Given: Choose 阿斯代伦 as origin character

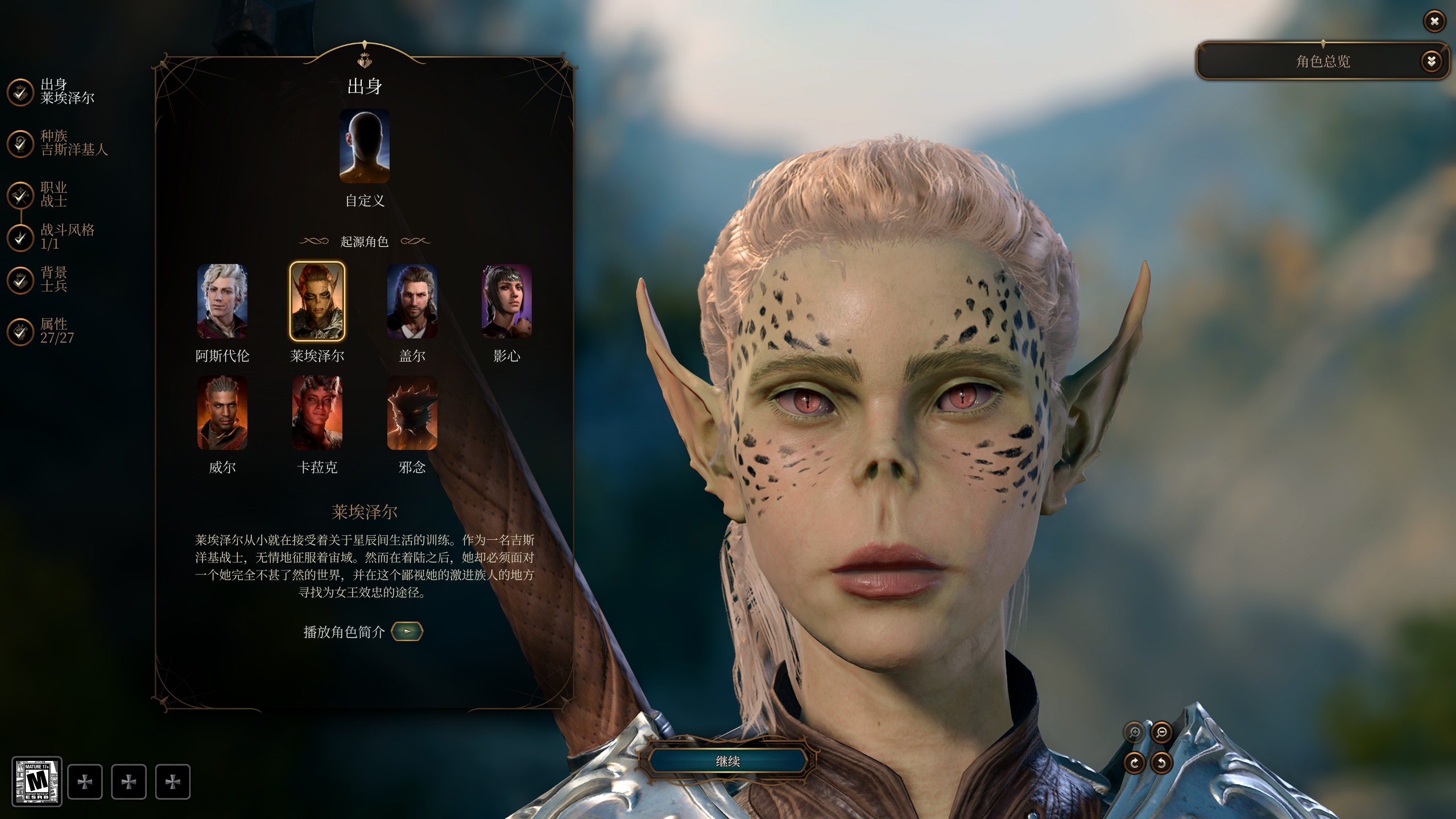Looking at the screenshot, I should [x=222, y=301].
